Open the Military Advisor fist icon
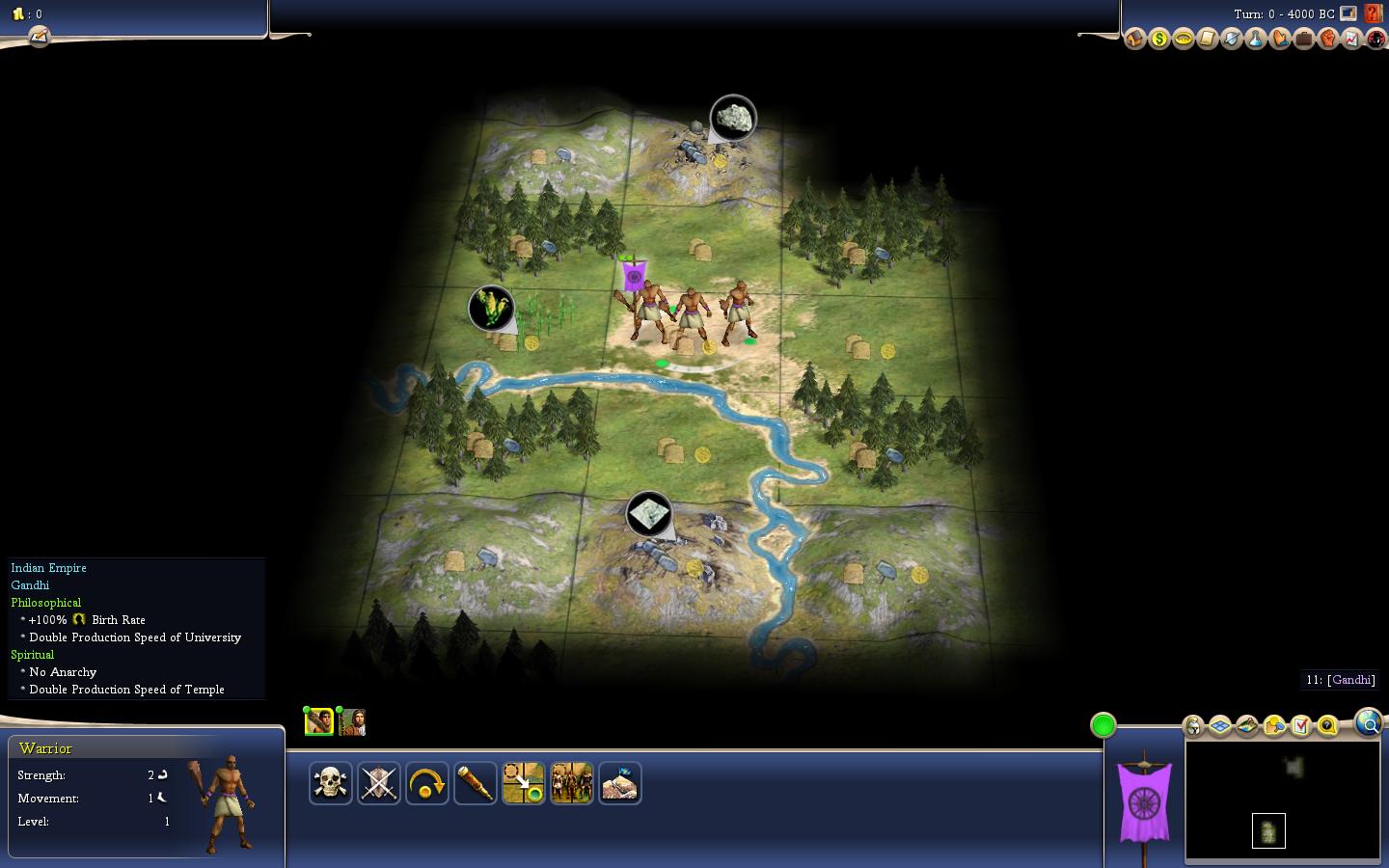This screenshot has height=868, width=1389. 1327,40
